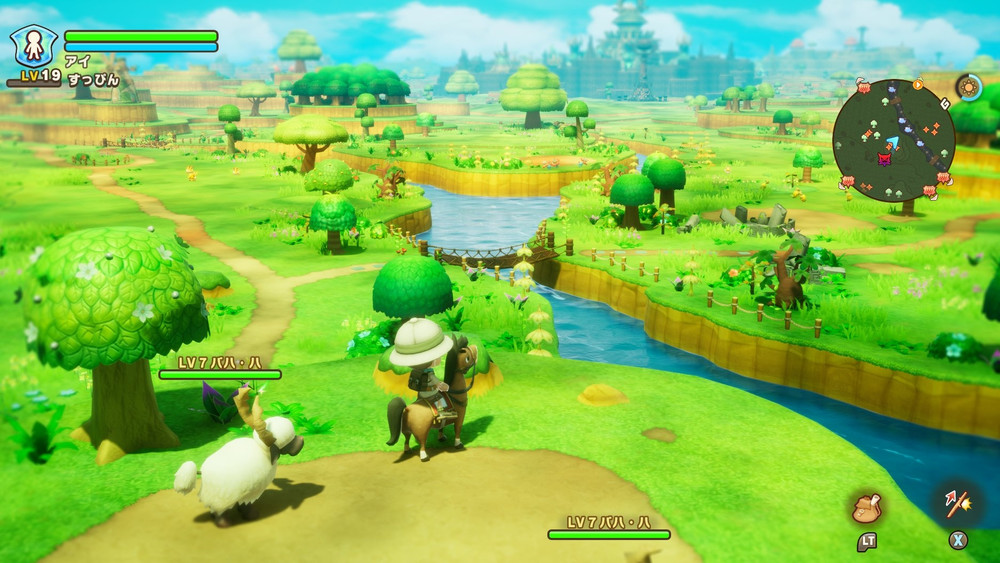
Task: Activate the sparkling tool action icon
Action: (958, 502)
